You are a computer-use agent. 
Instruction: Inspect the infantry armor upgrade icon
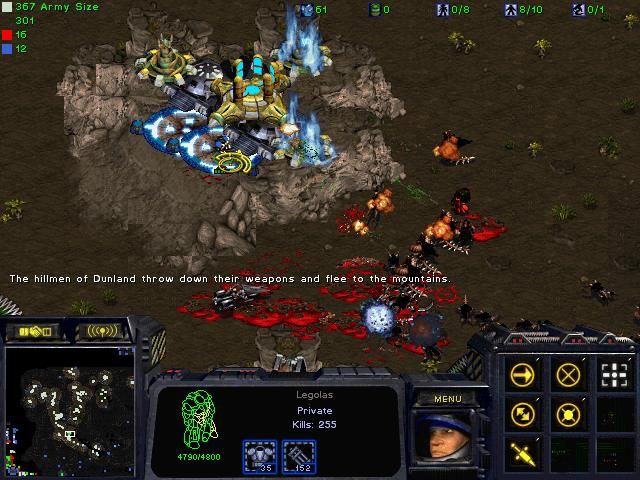tap(259, 456)
